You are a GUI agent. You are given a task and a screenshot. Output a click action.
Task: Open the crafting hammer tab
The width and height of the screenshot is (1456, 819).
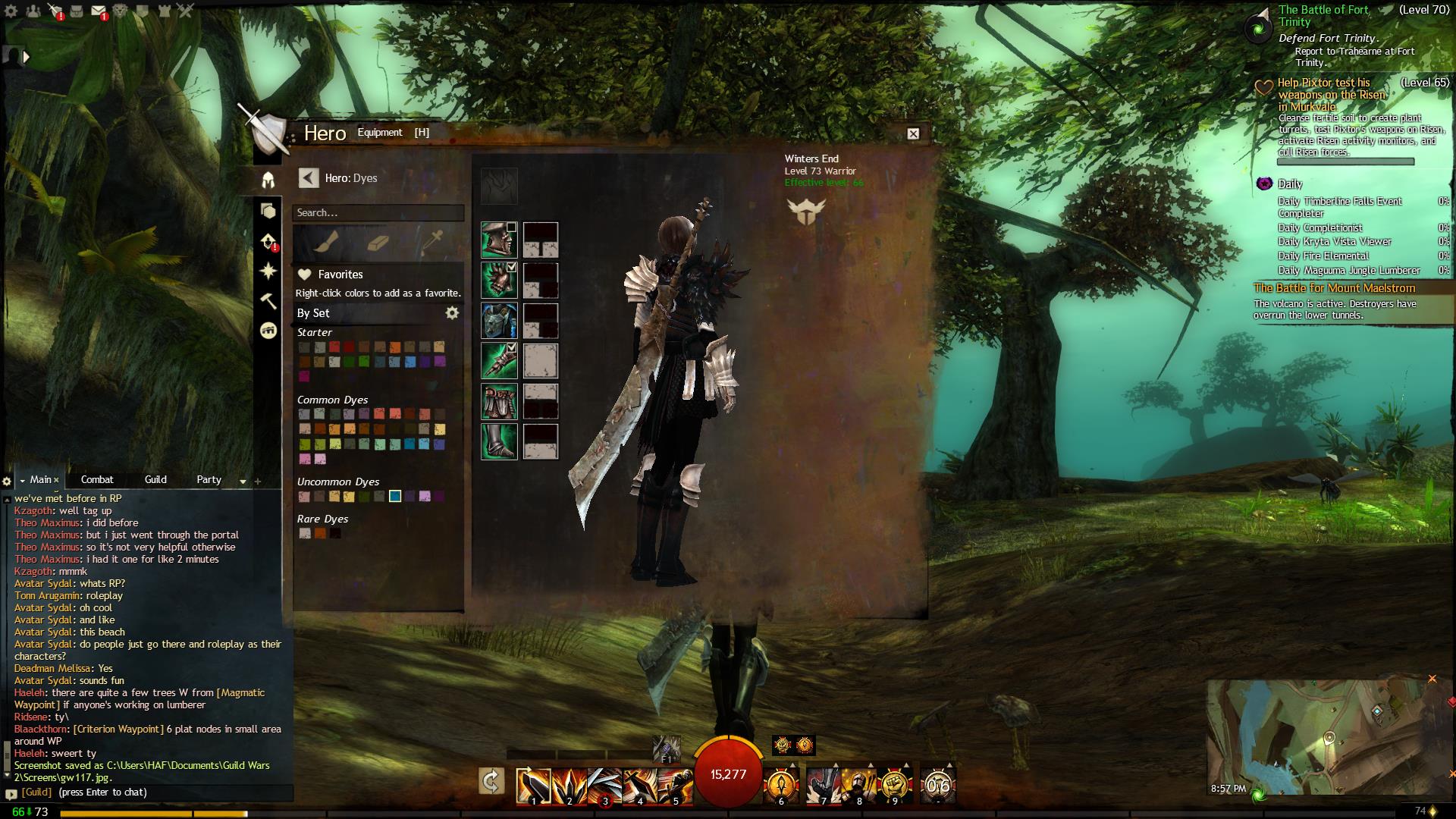click(268, 301)
